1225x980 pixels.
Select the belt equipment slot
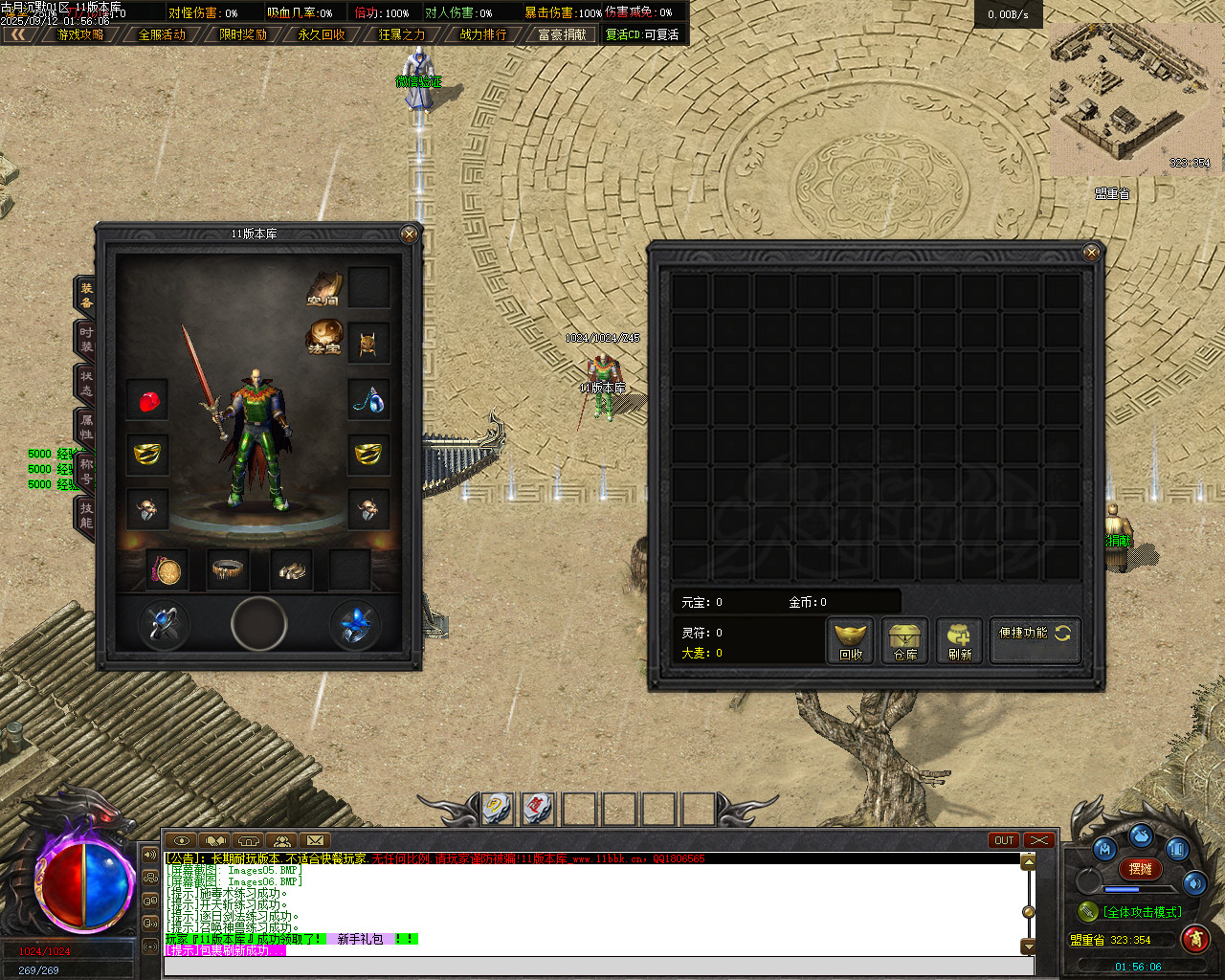(230, 570)
